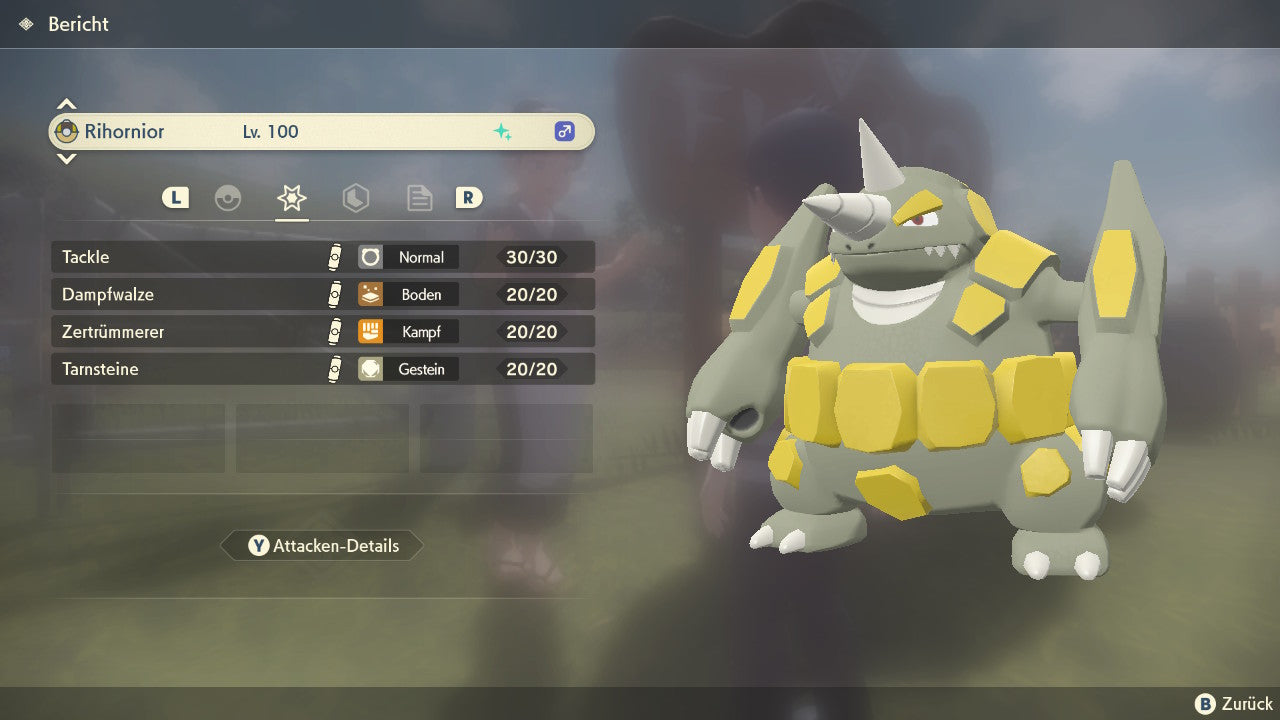
Task: Select the Rihornior name bar
Action: click(x=322, y=131)
